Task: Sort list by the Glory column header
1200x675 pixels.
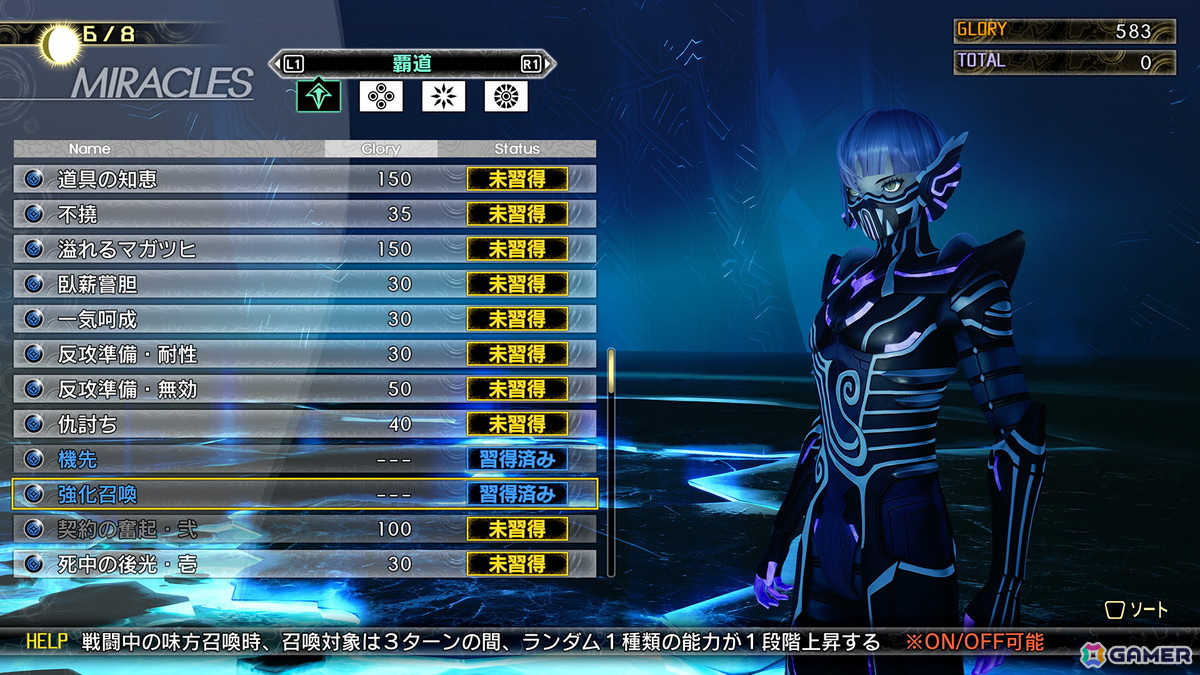Action: pos(380,149)
